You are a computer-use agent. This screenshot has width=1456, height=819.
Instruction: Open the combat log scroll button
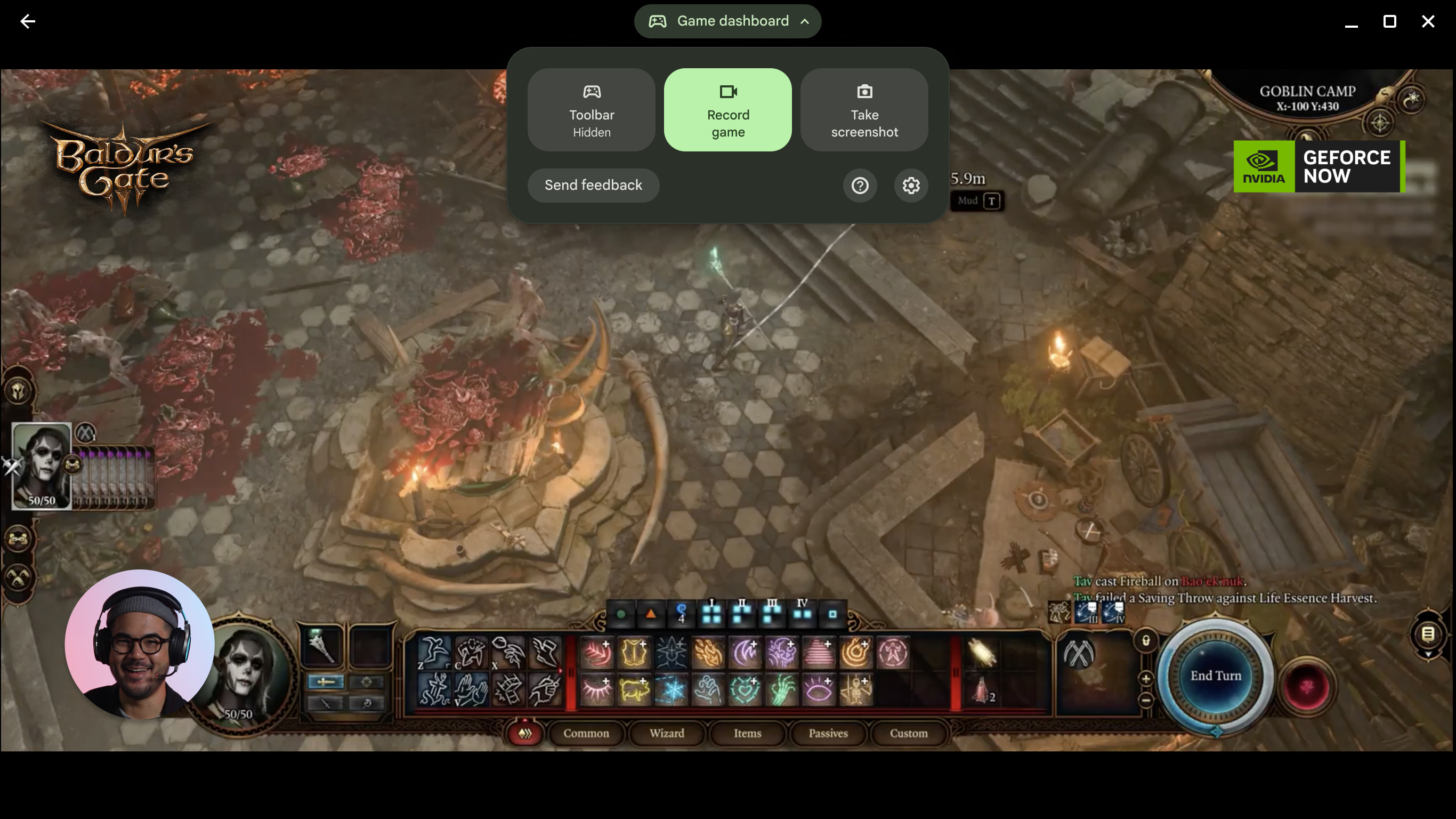[1428, 635]
